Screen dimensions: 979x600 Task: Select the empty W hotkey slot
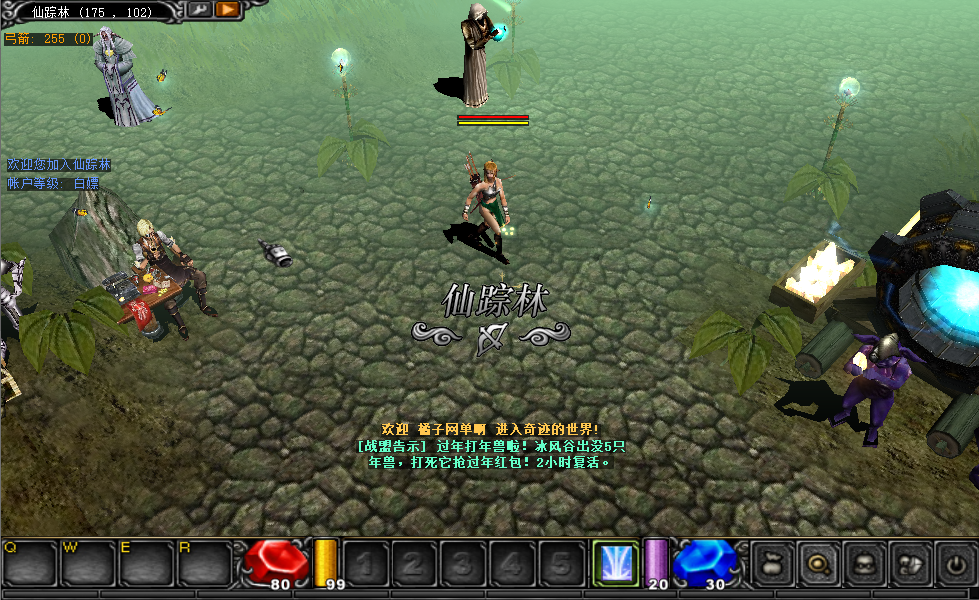[x=88, y=564]
